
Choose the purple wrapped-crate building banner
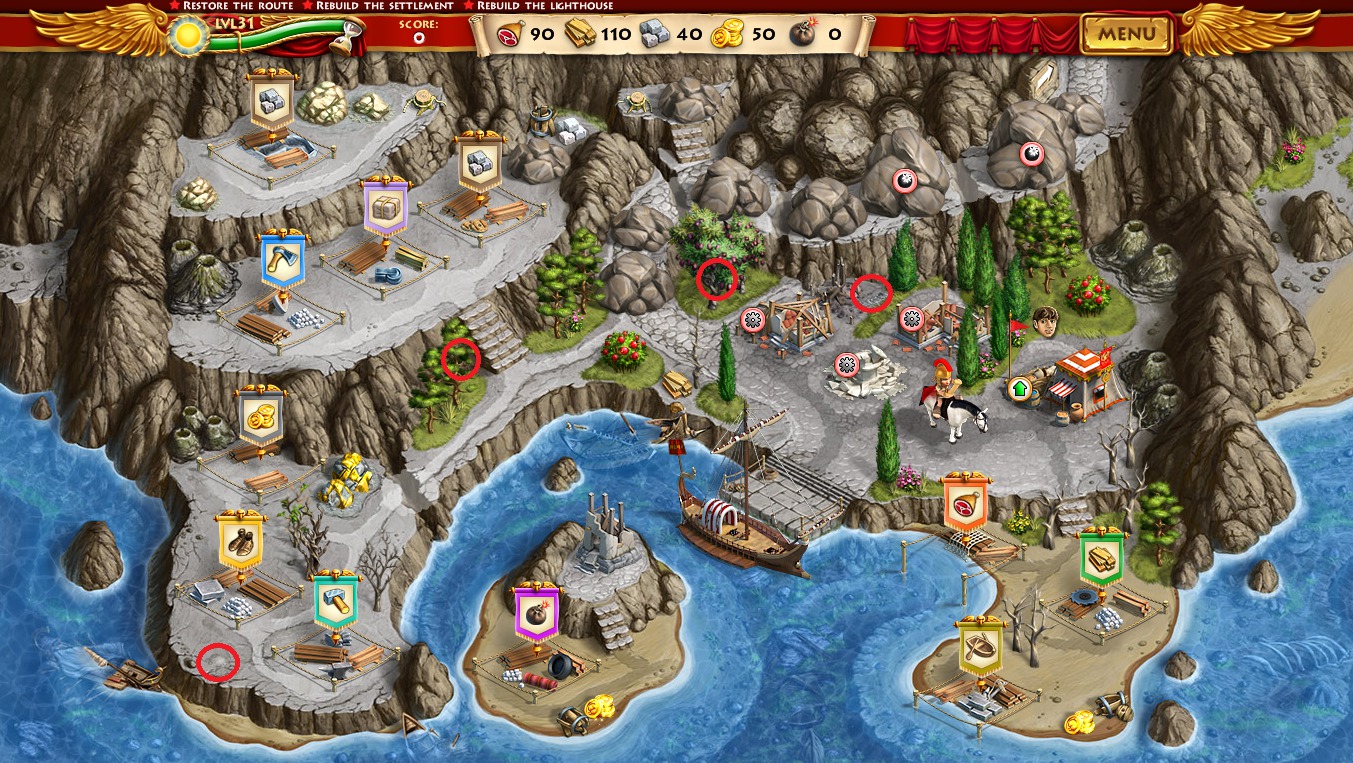[385, 209]
